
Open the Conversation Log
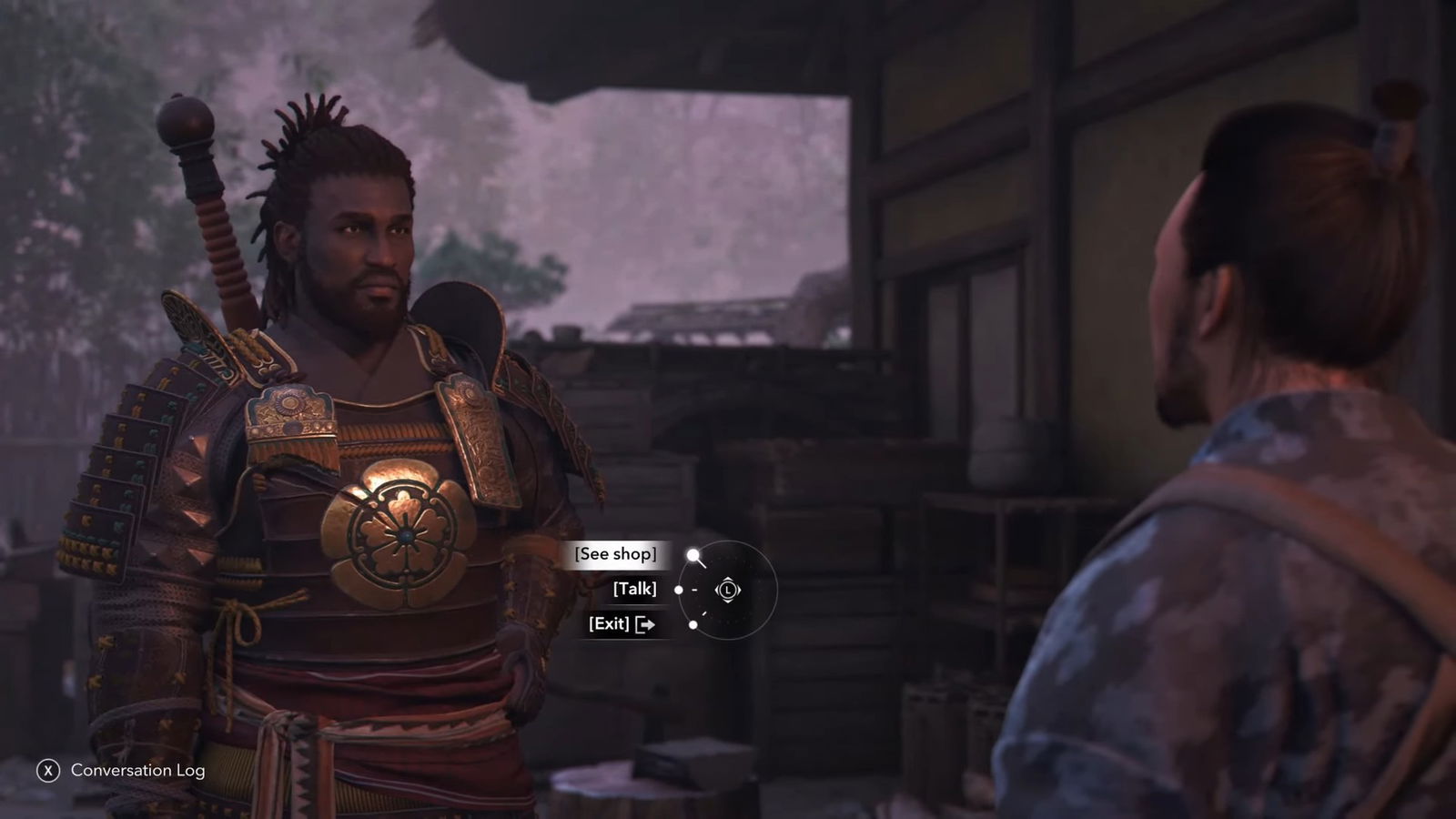click(122, 770)
